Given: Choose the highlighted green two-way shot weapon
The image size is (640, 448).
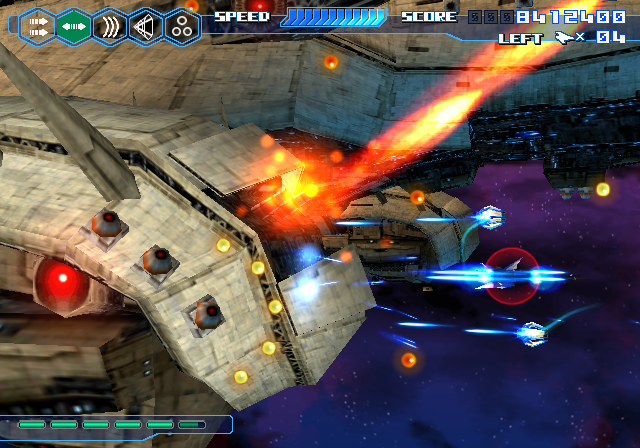Looking at the screenshot, I should (x=73, y=26).
